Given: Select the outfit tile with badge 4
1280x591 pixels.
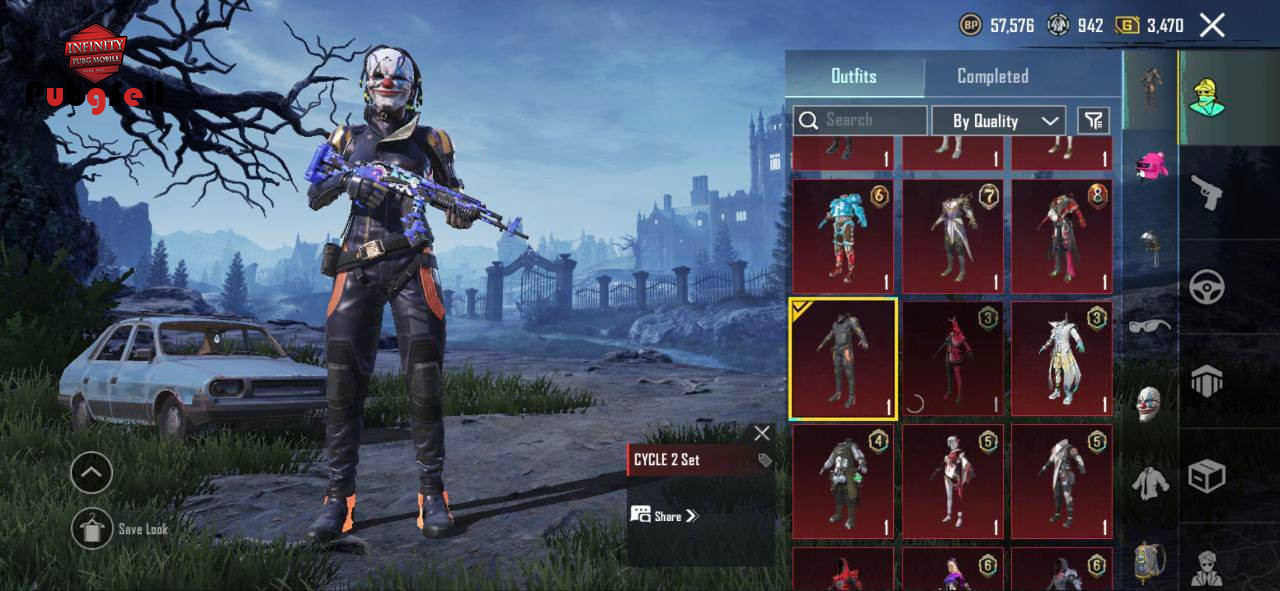Looking at the screenshot, I should 843,481.
